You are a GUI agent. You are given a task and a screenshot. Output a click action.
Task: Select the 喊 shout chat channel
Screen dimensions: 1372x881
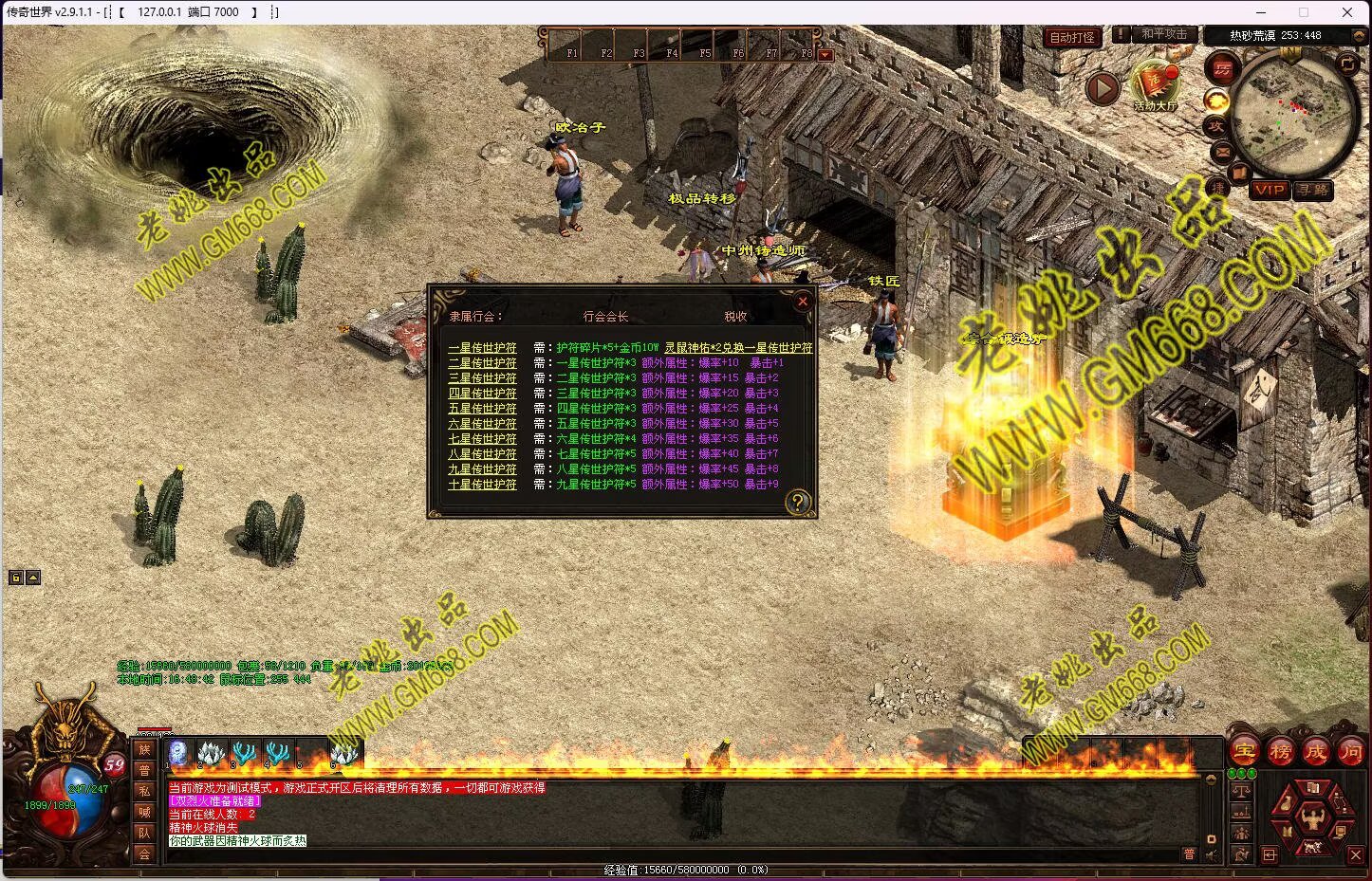pyautogui.click(x=144, y=812)
